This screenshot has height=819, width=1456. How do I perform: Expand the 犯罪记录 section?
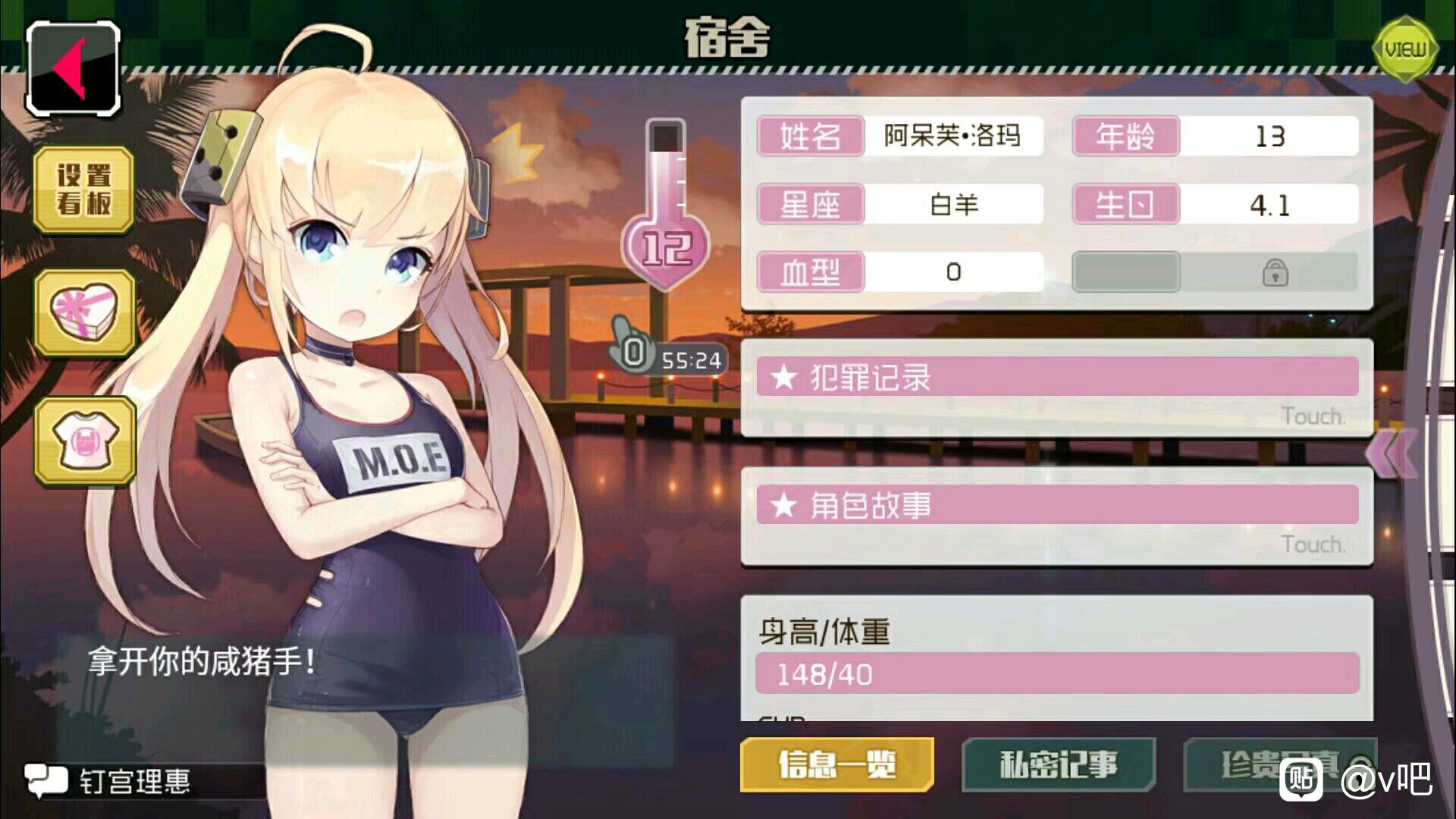1057,378
